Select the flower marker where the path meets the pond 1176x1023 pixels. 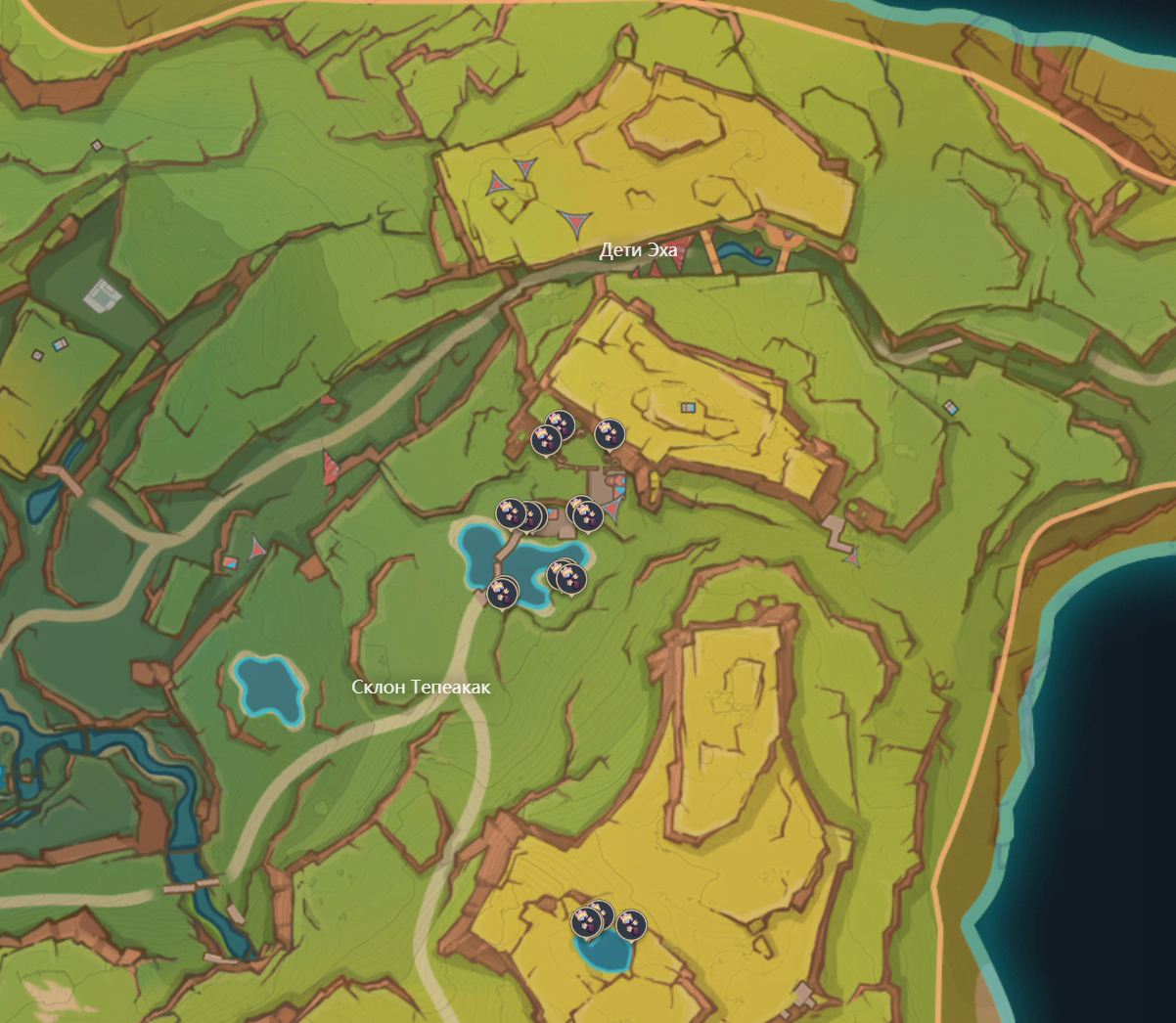pos(503,592)
